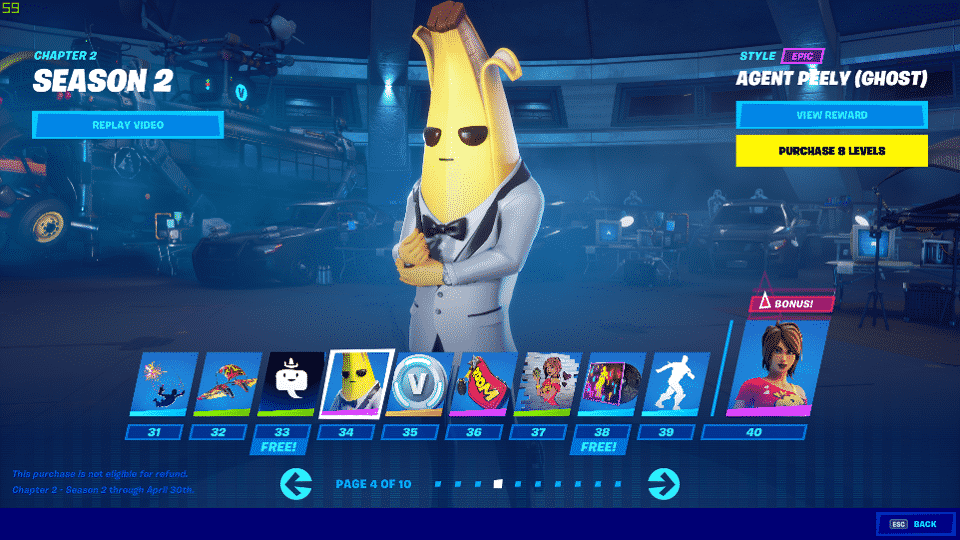Go to the previous rewards page arrow

[297, 485]
